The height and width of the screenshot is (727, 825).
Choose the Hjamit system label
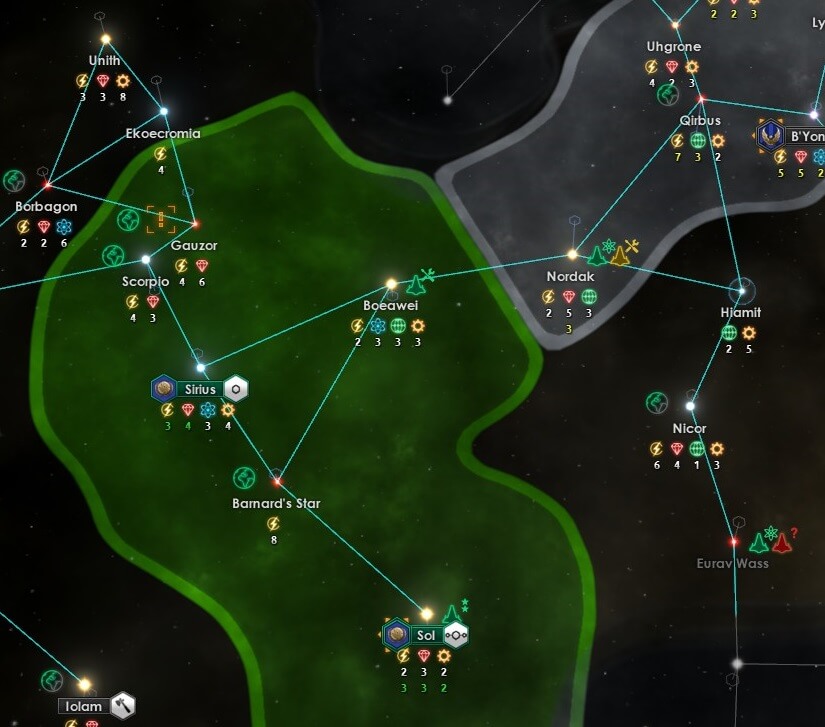(x=740, y=312)
